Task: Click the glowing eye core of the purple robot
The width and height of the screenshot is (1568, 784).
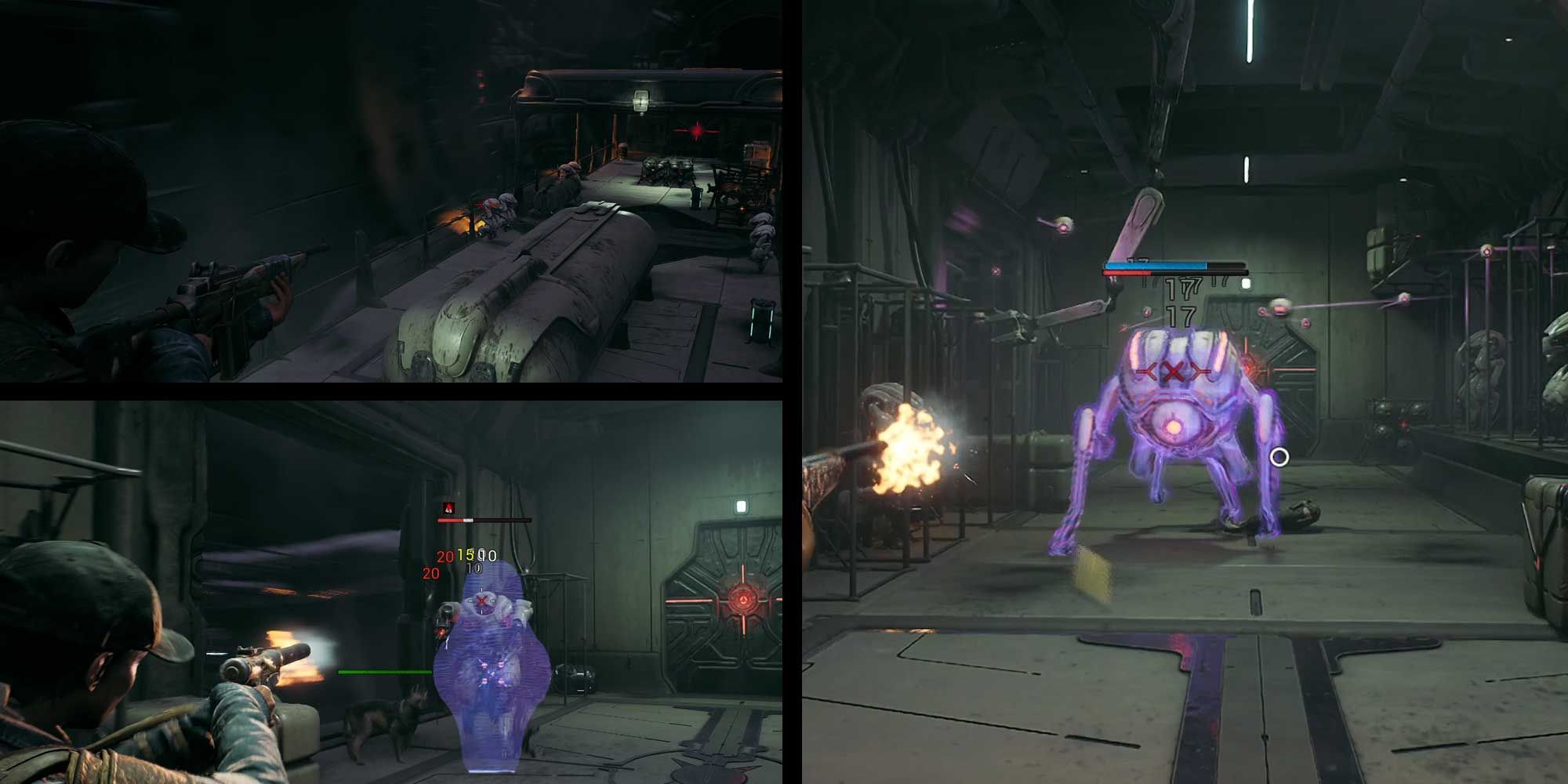Action: (1174, 426)
